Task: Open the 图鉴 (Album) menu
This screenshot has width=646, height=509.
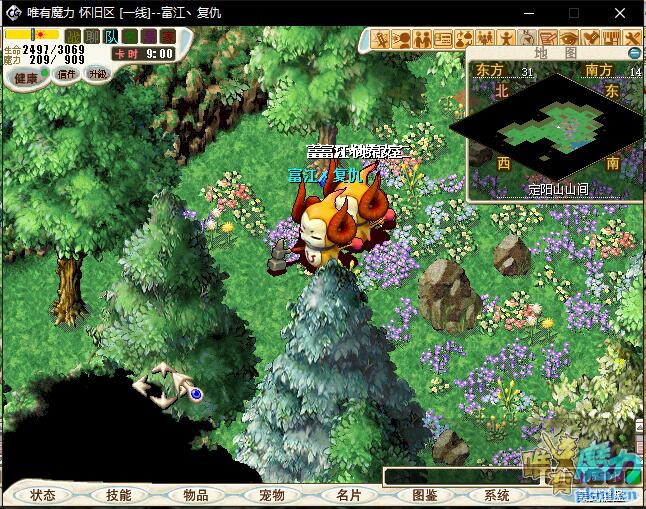Action: point(425,495)
